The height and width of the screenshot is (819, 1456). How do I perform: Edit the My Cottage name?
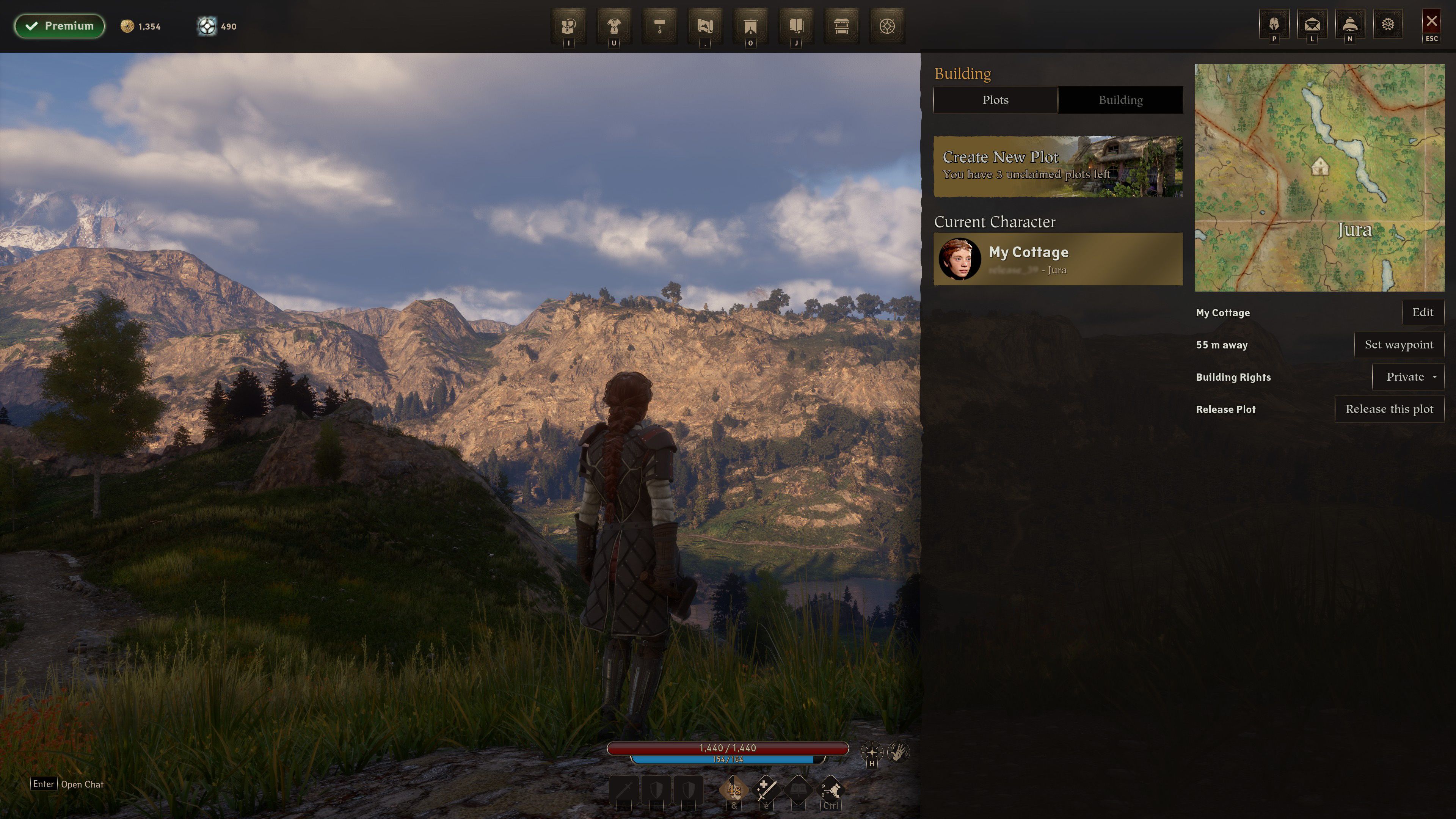pyautogui.click(x=1422, y=312)
